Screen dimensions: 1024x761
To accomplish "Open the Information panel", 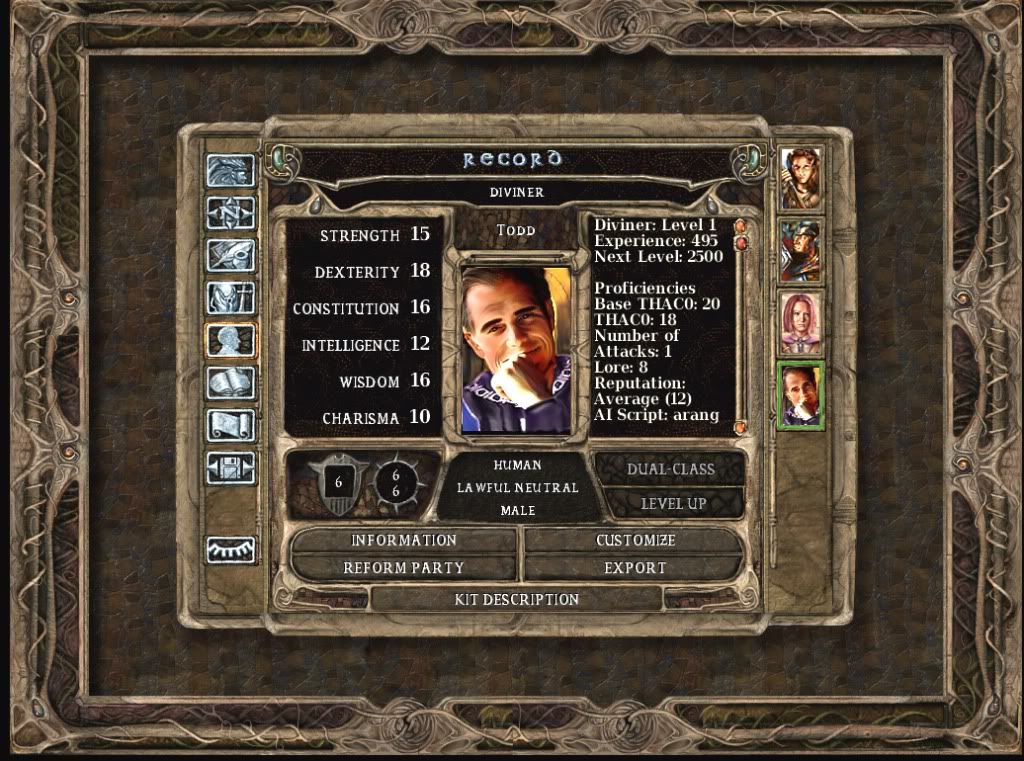I will (403, 541).
